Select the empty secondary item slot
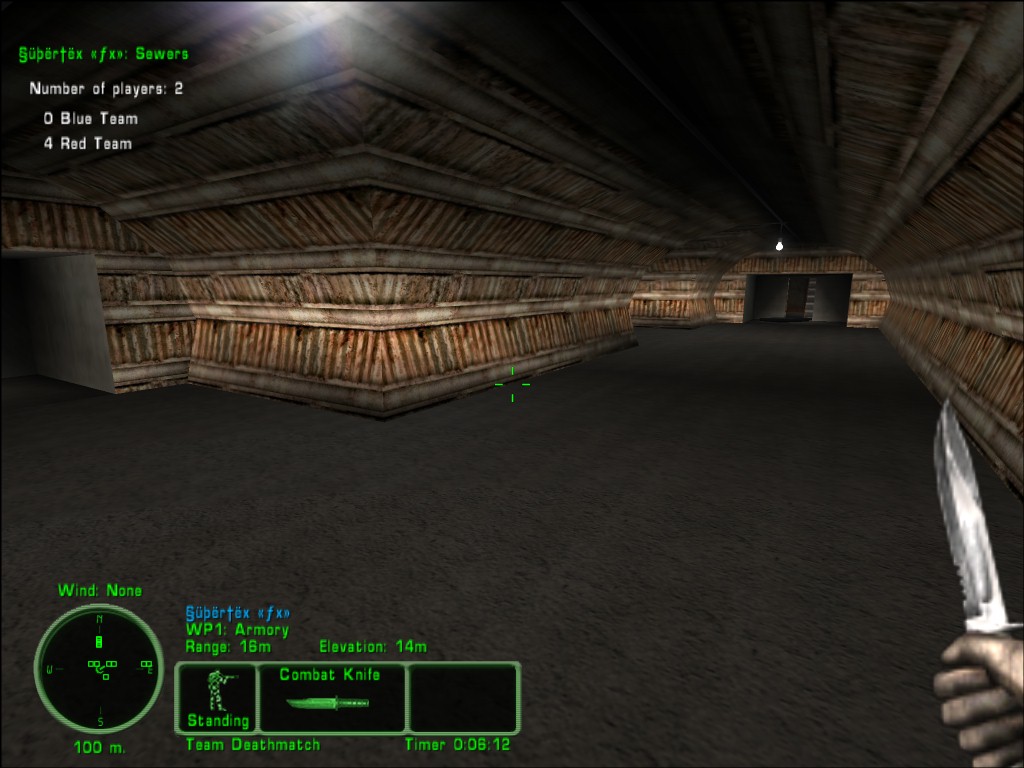The height and width of the screenshot is (768, 1024). pos(464,697)
